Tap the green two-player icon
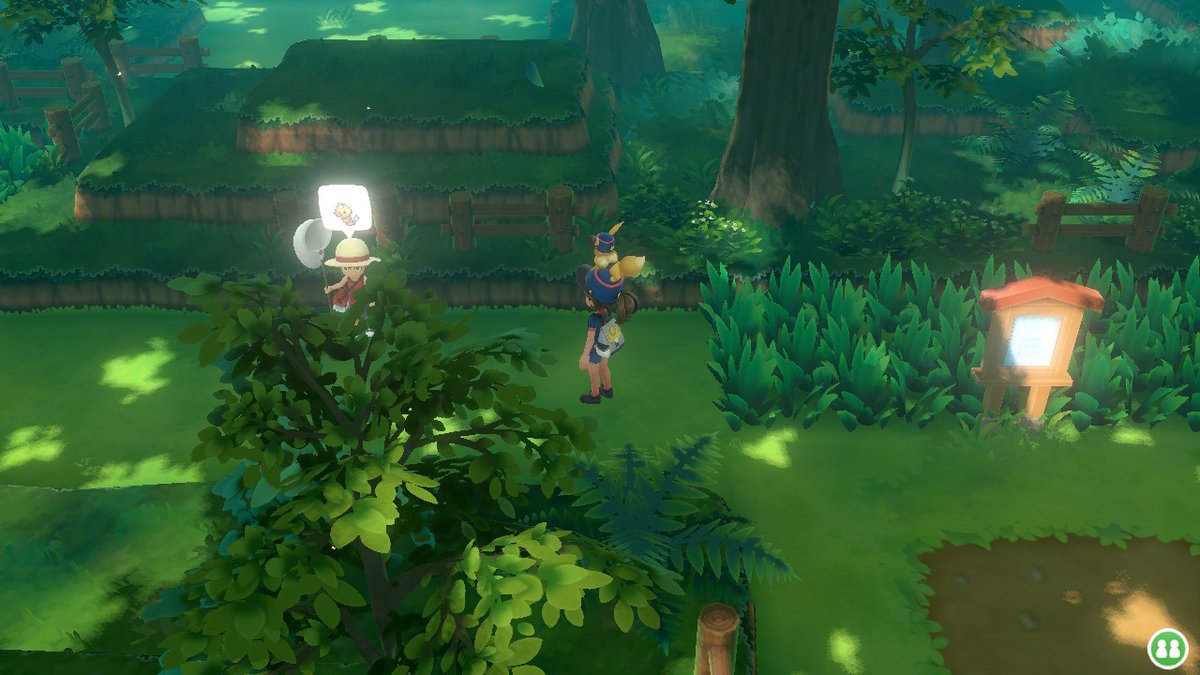The width and height of the screenshot is (1200, 675). 1167,647
